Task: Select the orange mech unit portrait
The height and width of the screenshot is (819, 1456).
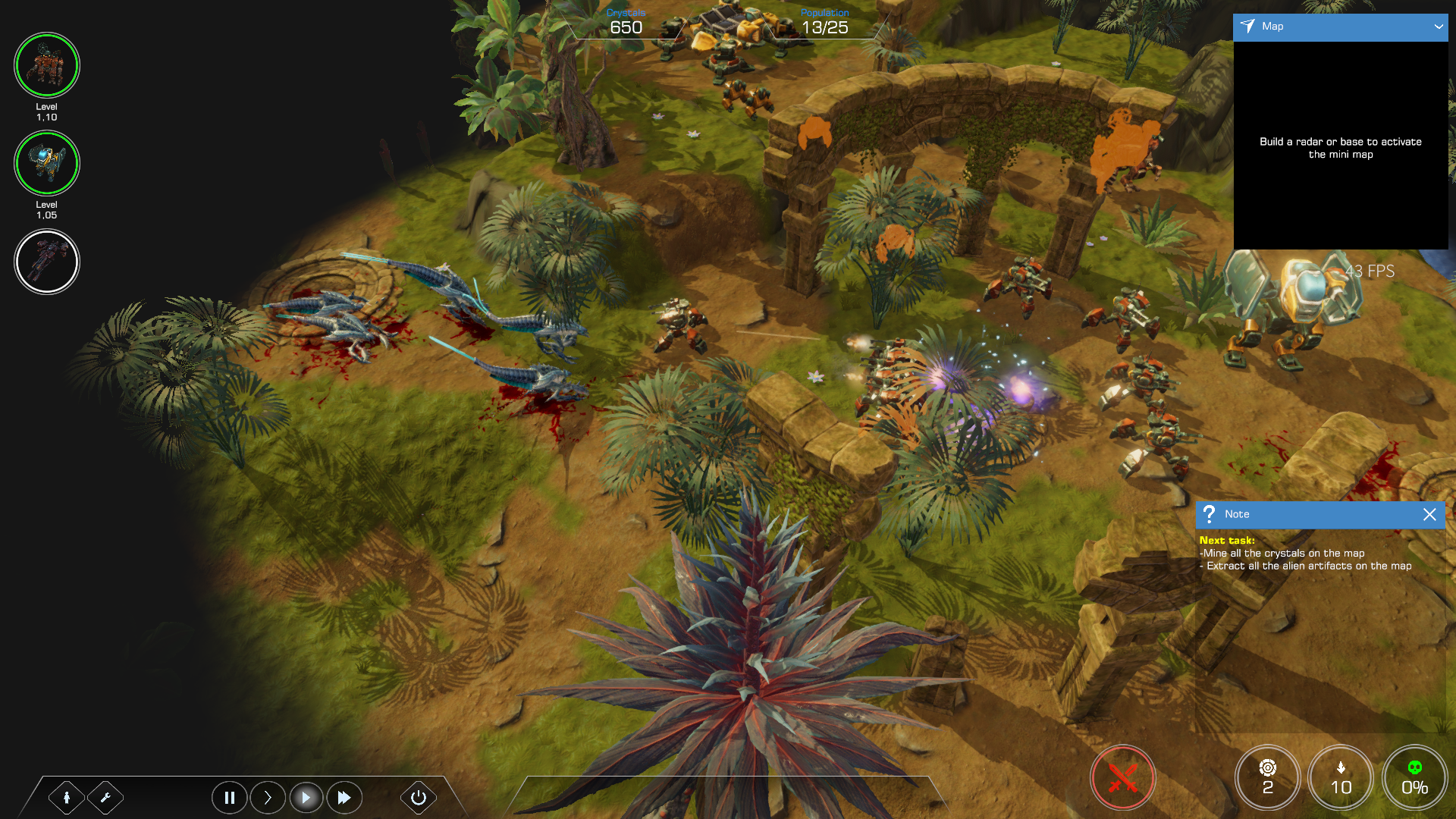Action: [x=47, y=65]
